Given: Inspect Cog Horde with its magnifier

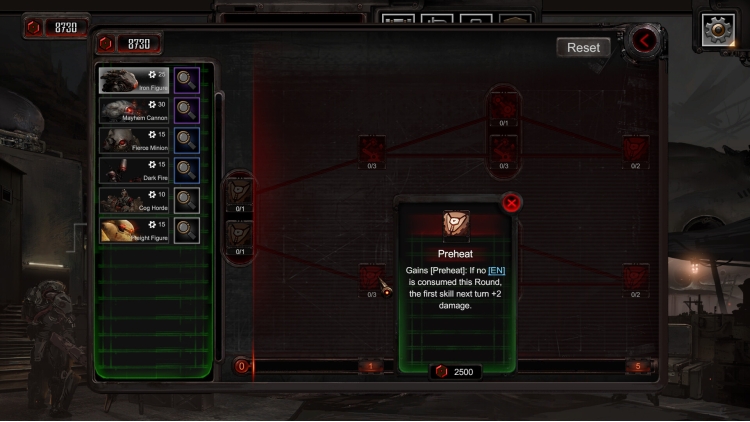Looking at the screenshot, I should click(x=186, y=200).
